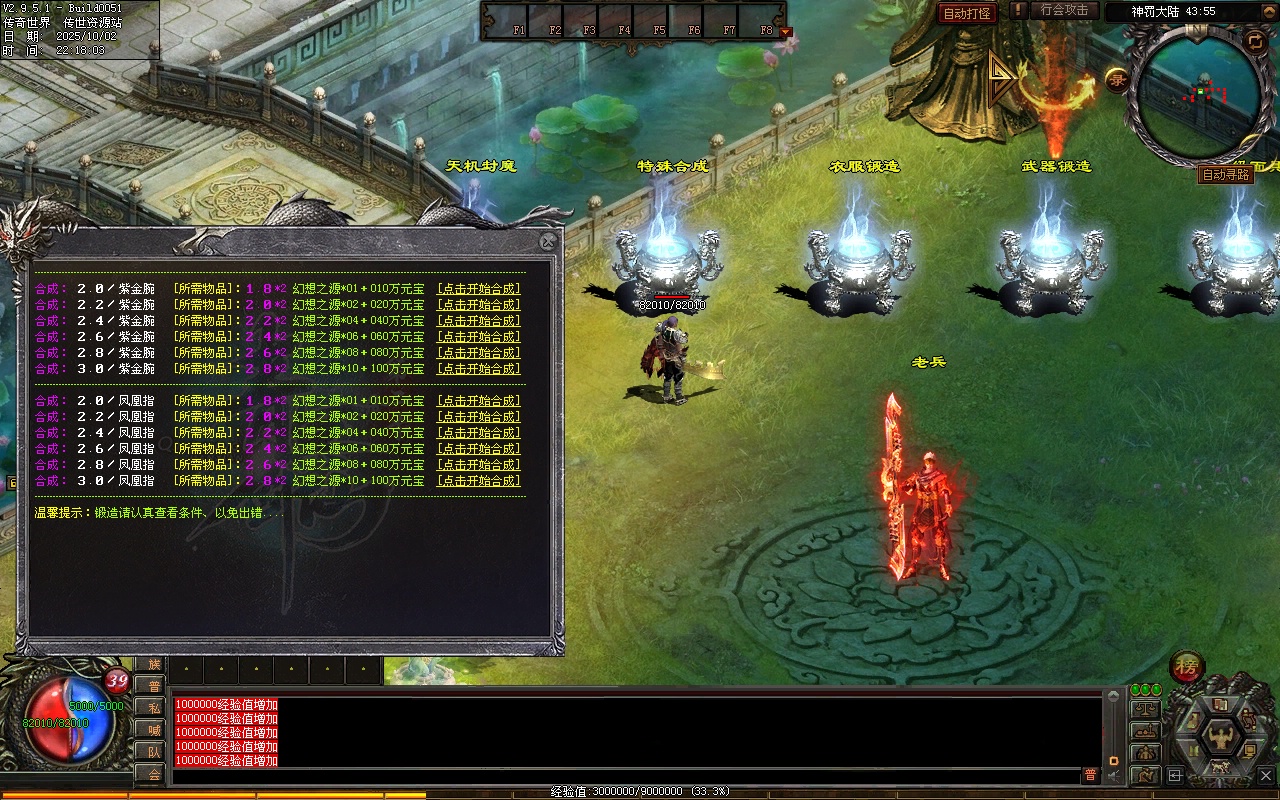Activate 自动寻路 auto-pathfinding
Image resolution: width=1280 pixels, height=800 pixels.
pos(1225,174)
